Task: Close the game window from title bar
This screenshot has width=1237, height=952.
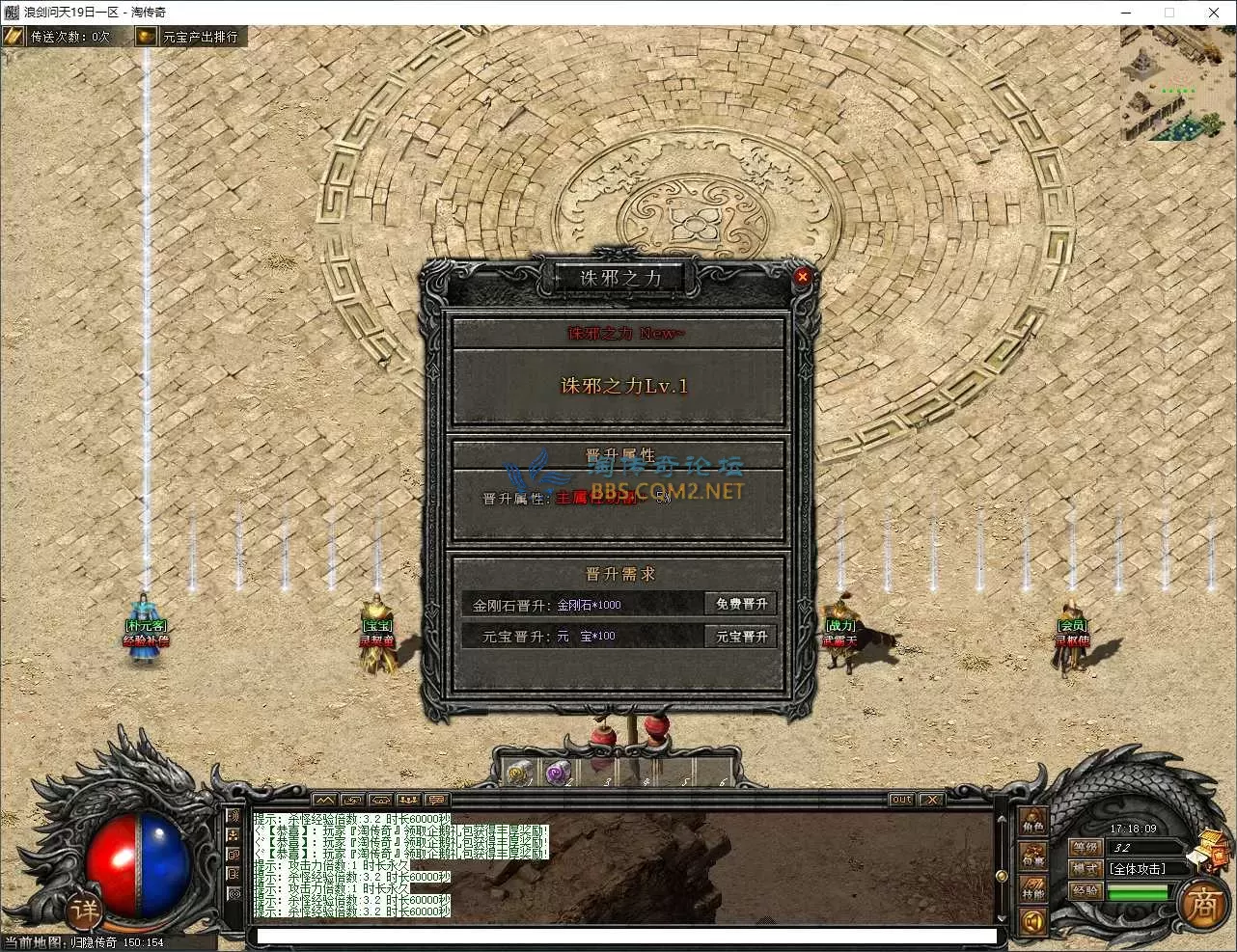Action: pos(1214,13)
